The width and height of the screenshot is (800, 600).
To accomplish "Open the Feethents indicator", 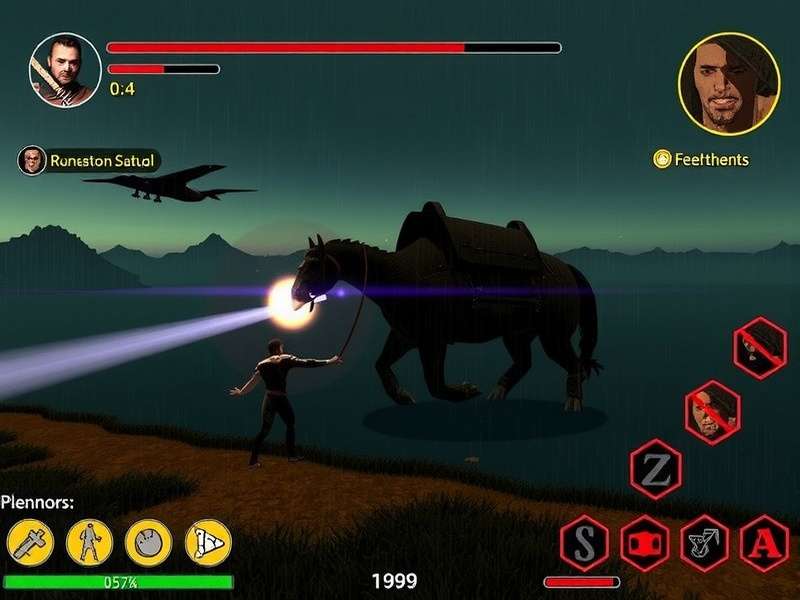I will click(701, 159).
